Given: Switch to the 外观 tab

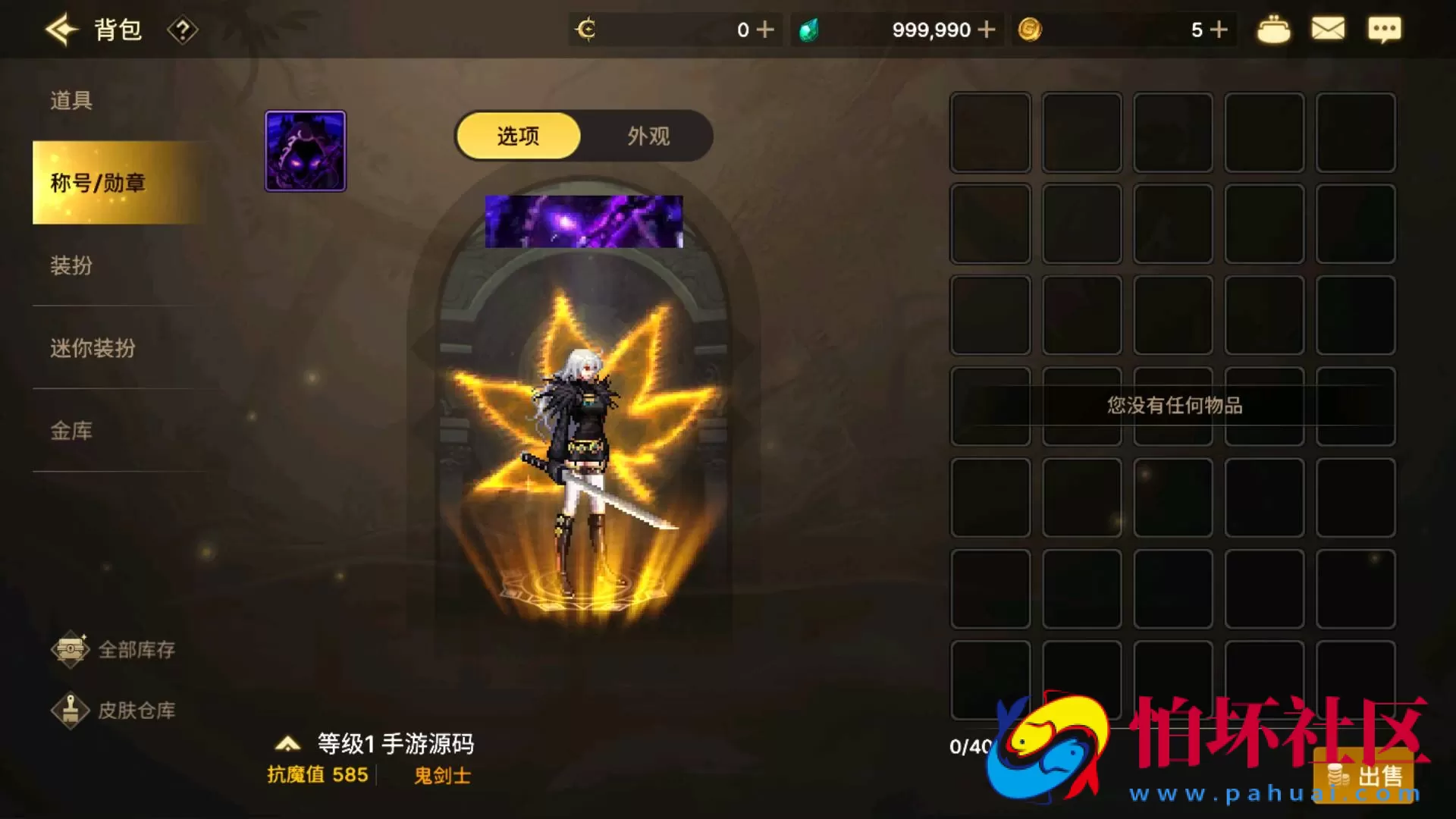Looking at the screenshot, I should pos(648,136).
